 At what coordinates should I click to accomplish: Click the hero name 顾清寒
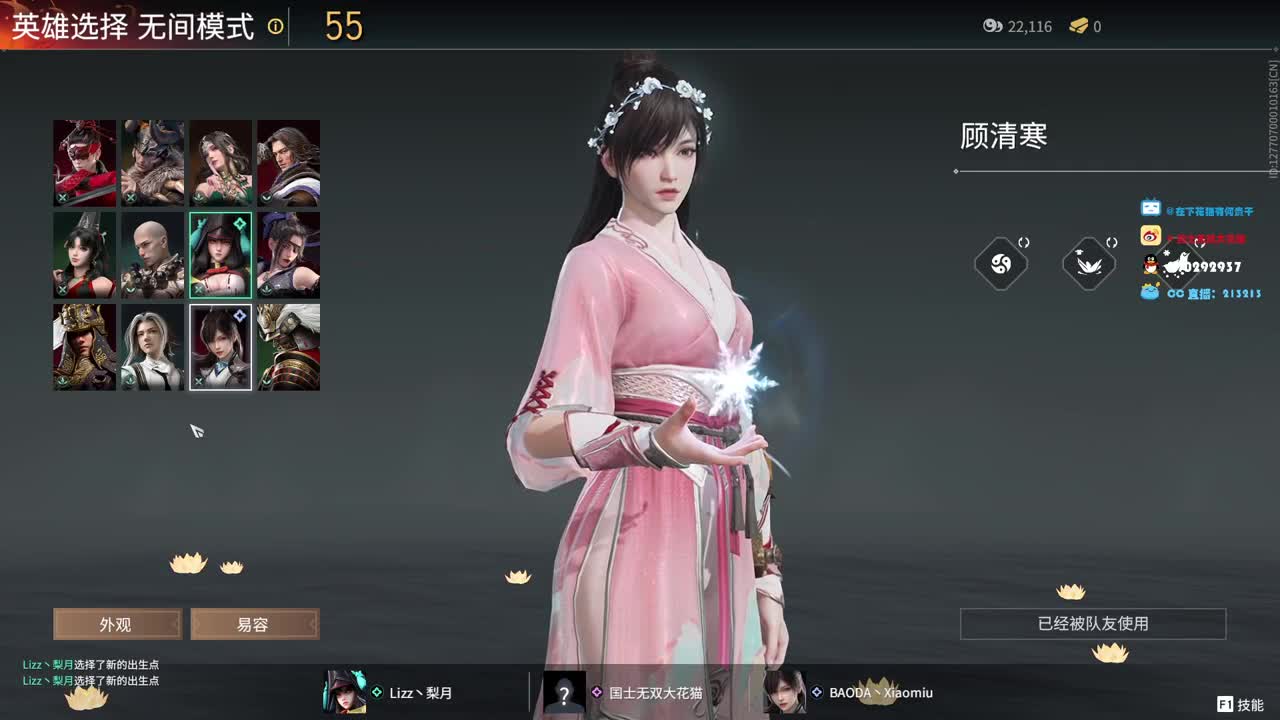pos(1002,135)
